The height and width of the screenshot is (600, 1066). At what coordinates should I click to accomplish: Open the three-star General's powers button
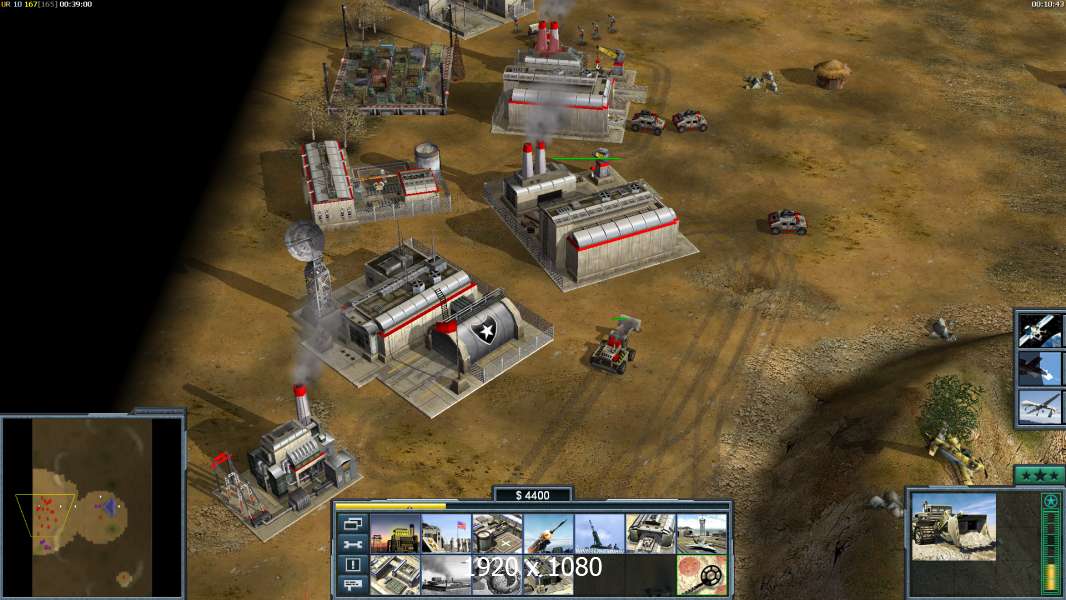click(x=1038, y=476)
